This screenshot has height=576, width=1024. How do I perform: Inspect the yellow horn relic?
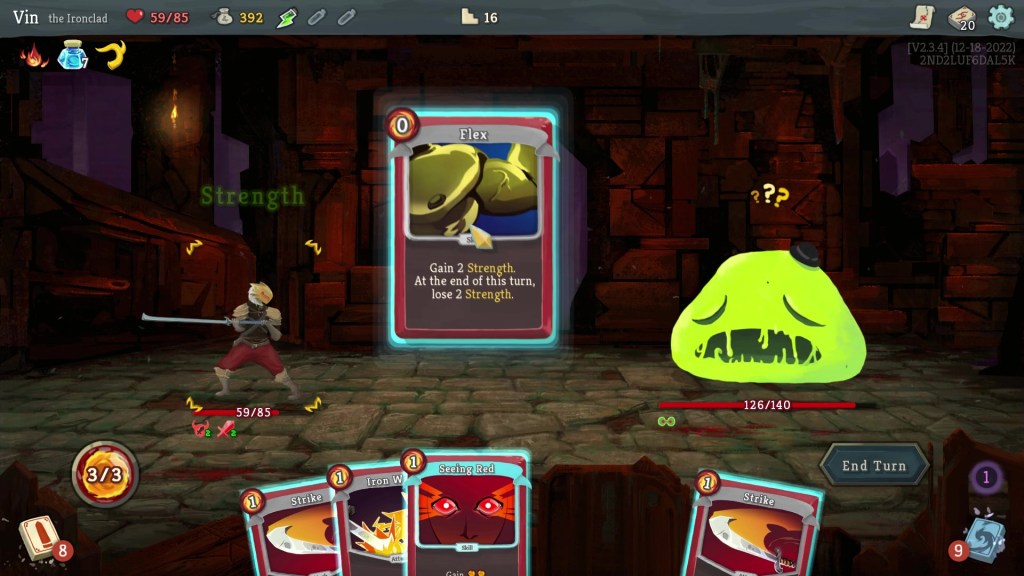click(109, 54)
